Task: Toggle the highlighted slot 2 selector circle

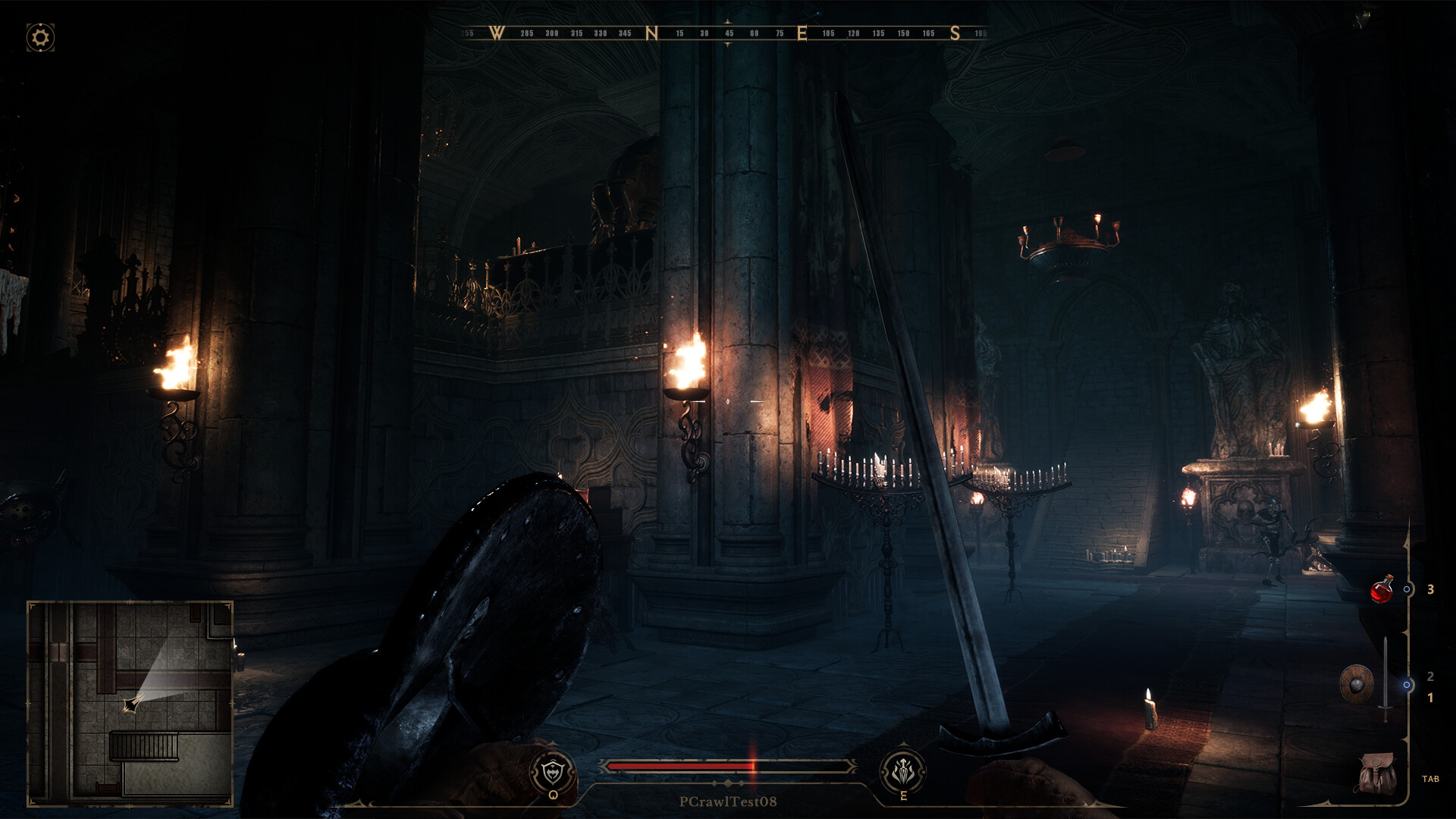Action: click(x=1407, y=686)
